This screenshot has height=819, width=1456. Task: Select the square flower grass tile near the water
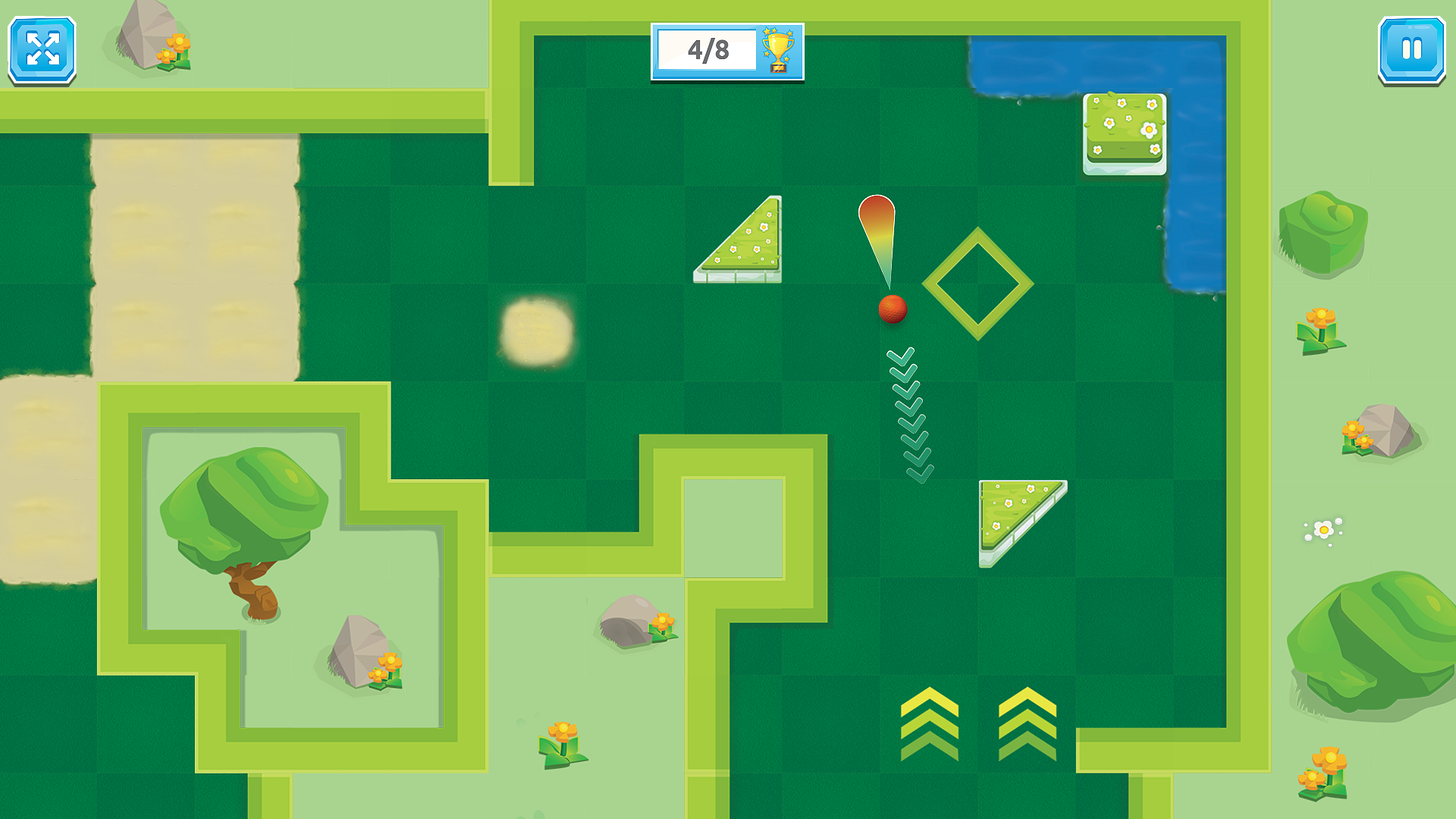pos(1123,134)
